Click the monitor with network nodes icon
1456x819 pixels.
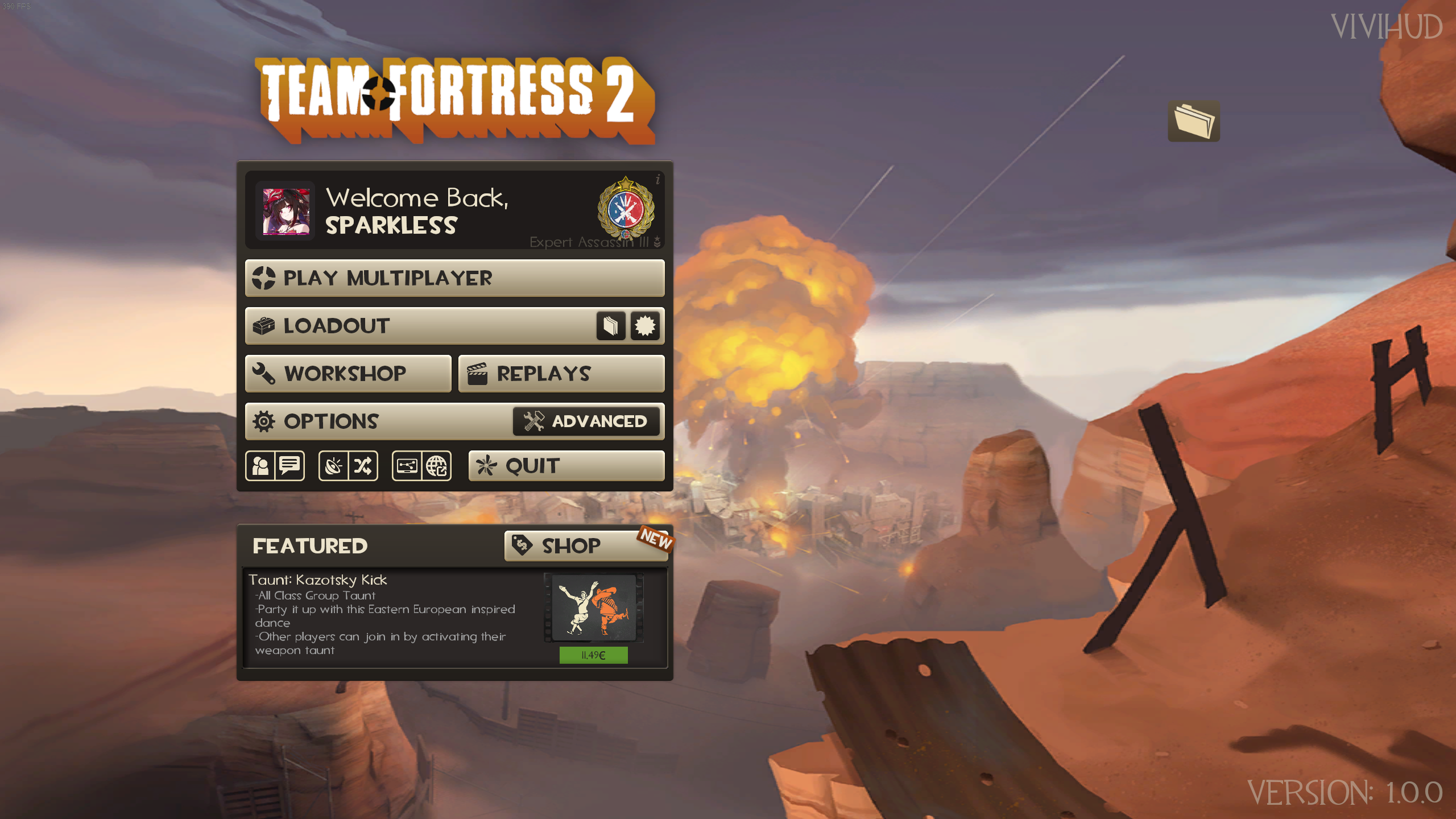pos(407,466)
